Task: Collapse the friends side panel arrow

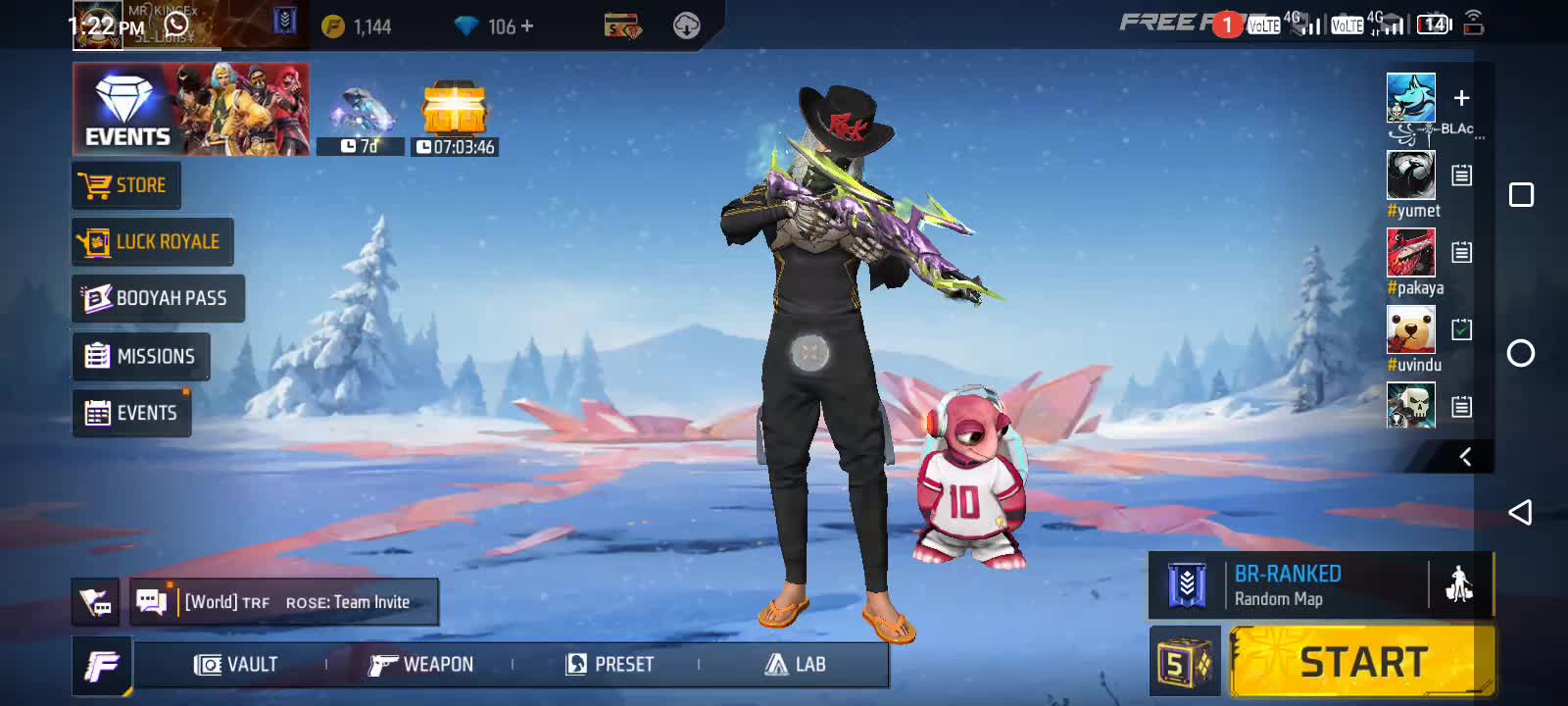Action: [x=1465, y=457]
